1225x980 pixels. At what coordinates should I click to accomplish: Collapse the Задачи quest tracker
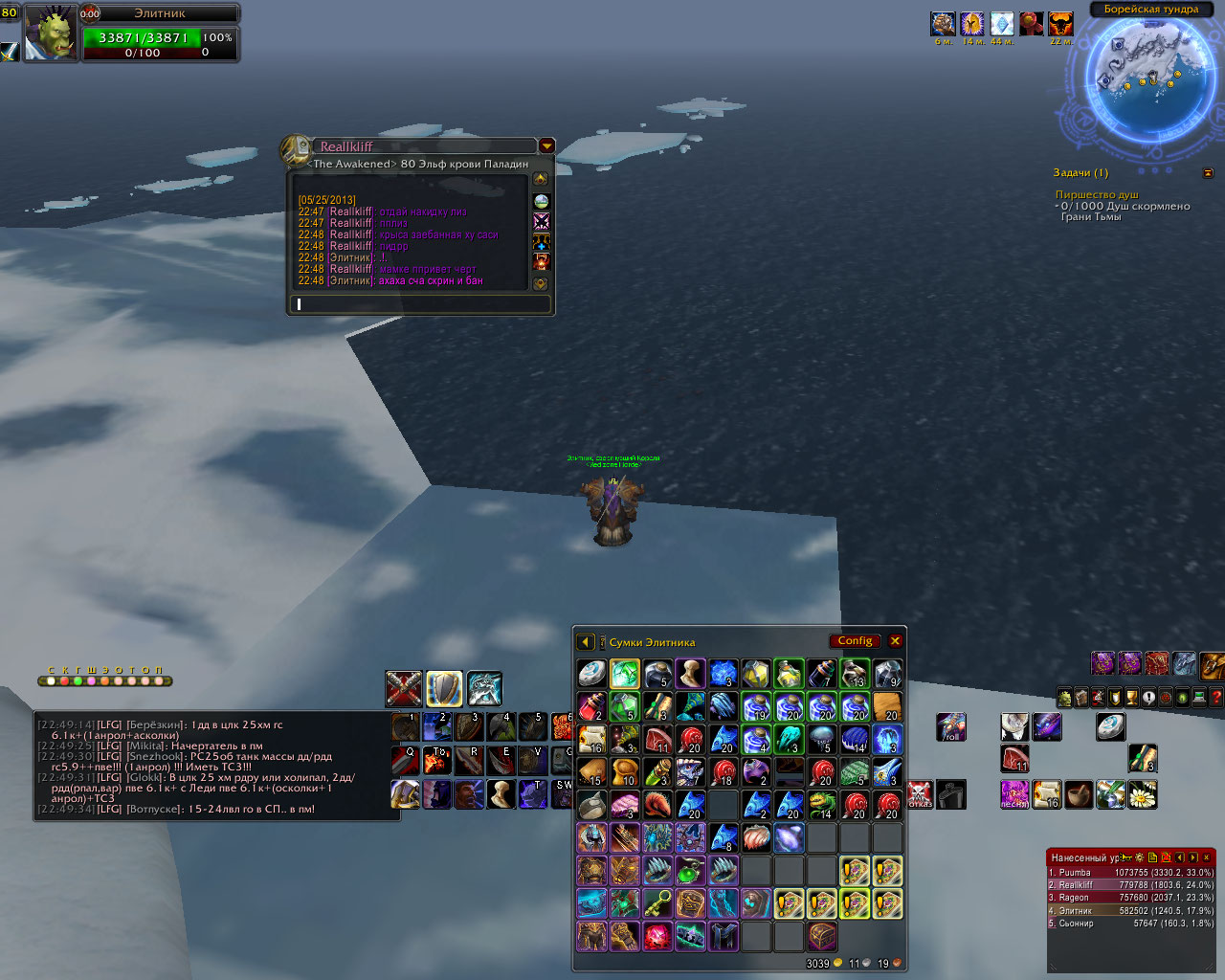click(x=1208, y=173)
